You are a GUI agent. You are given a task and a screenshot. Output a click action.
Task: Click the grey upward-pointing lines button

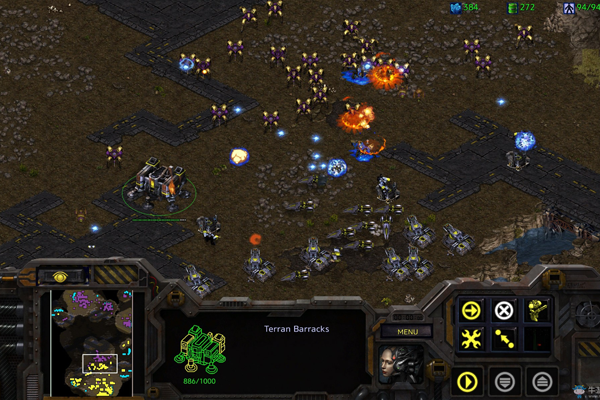tap(540, 380)
